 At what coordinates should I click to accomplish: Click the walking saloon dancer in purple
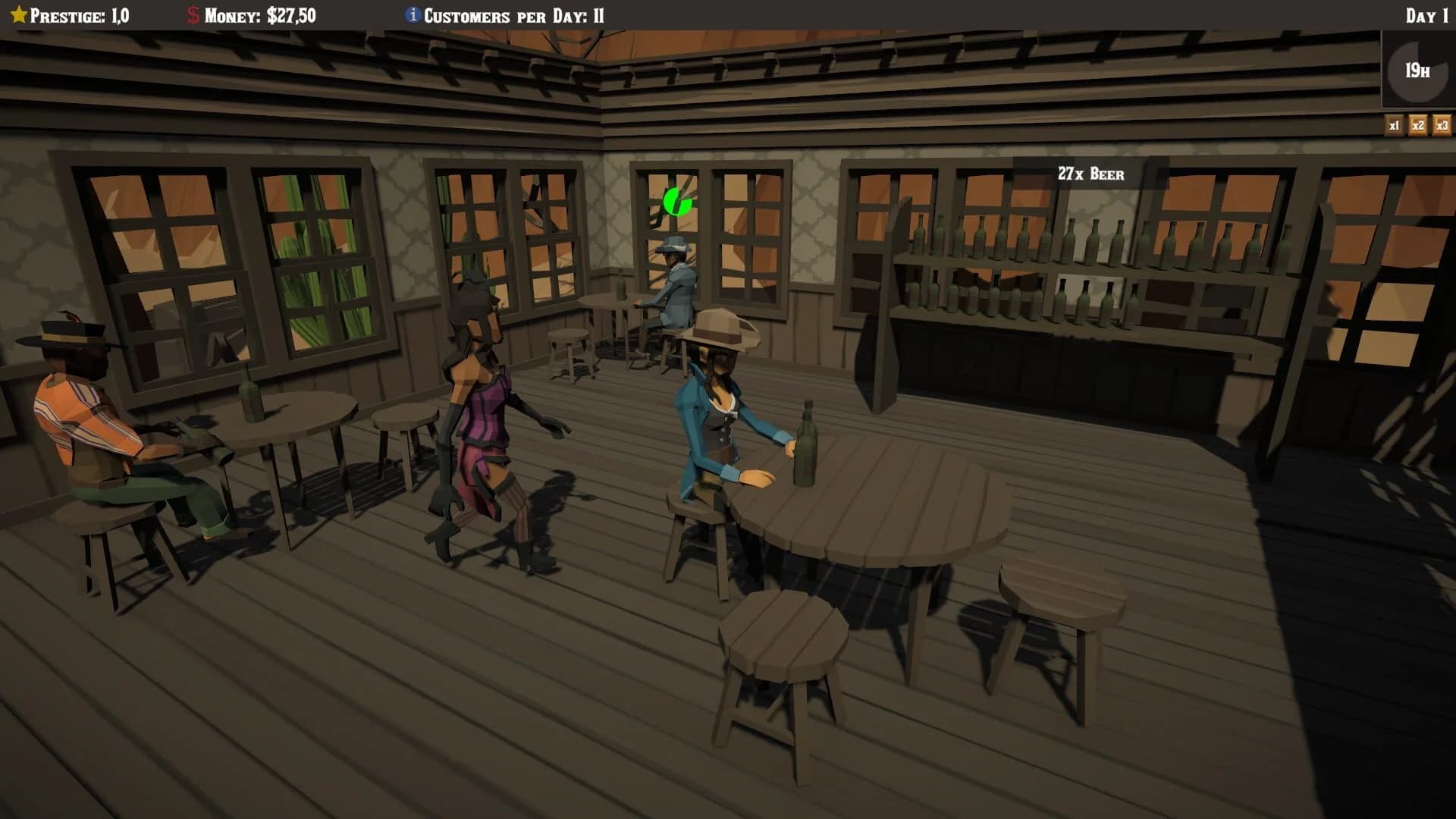[478, 417]
